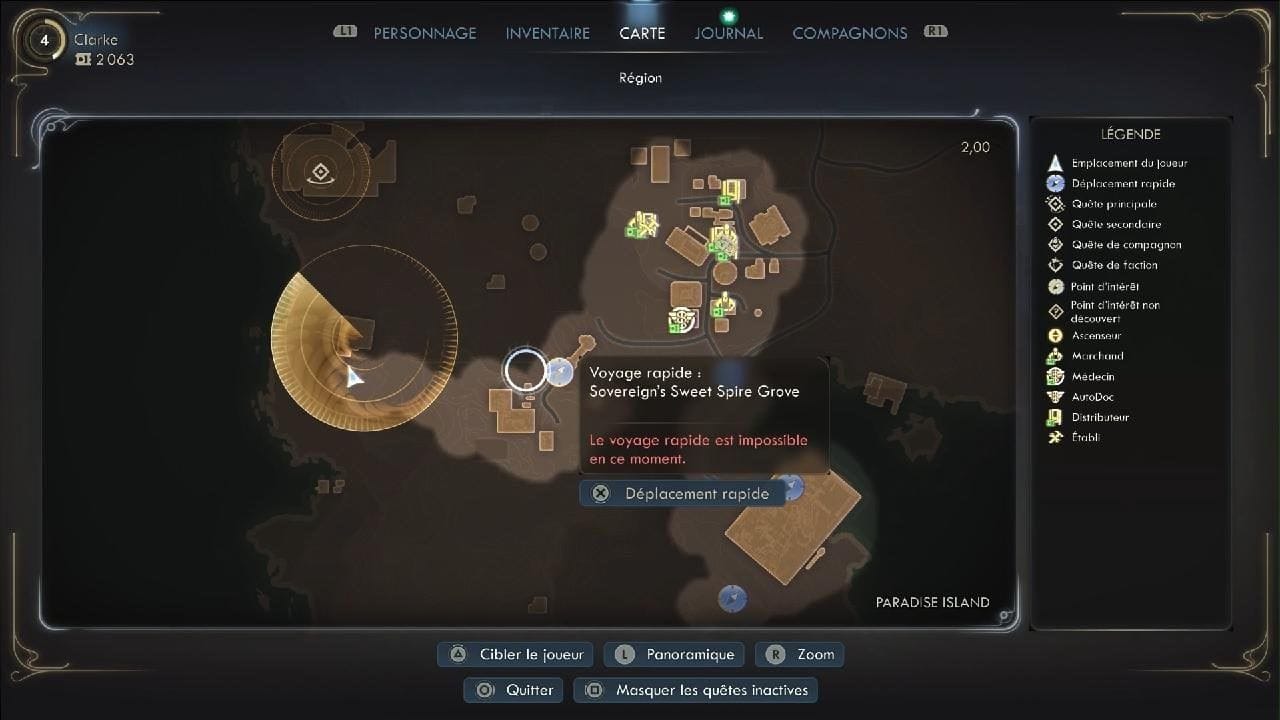Toggle Masquer les quêtes inactives
1280x720 pixels.
[x=700, y=690]
